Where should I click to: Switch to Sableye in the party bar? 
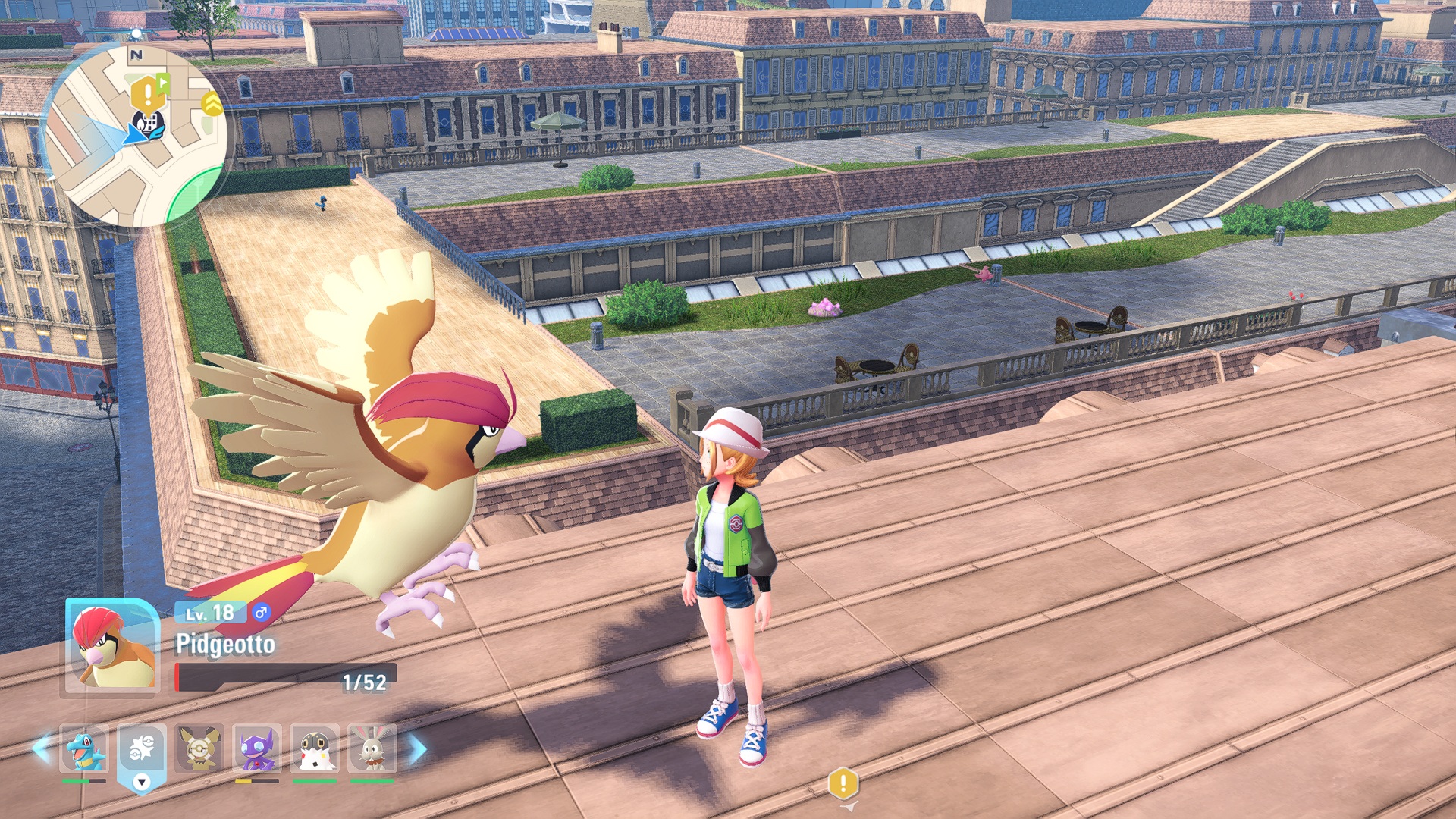coord(257,748)
